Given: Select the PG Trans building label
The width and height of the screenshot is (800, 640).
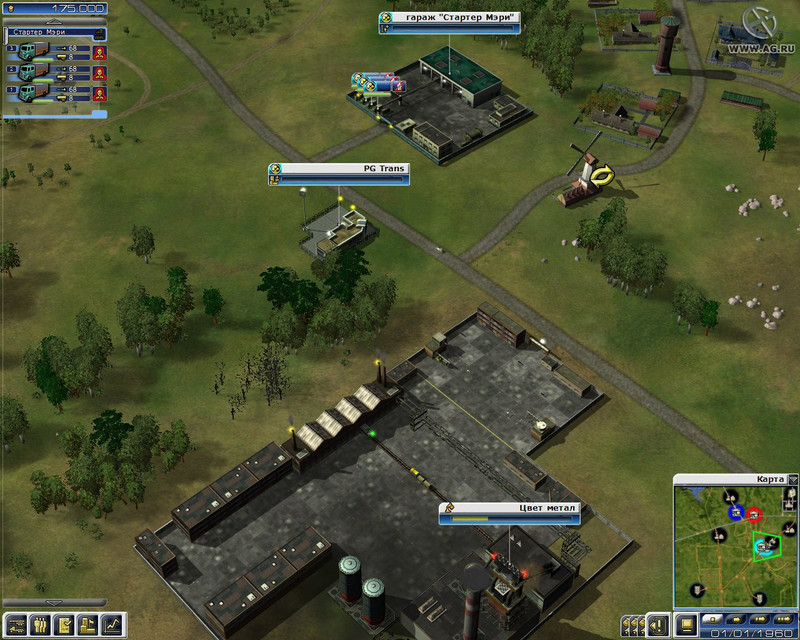Looking at the screenshot, I should [x=338, y=169].
